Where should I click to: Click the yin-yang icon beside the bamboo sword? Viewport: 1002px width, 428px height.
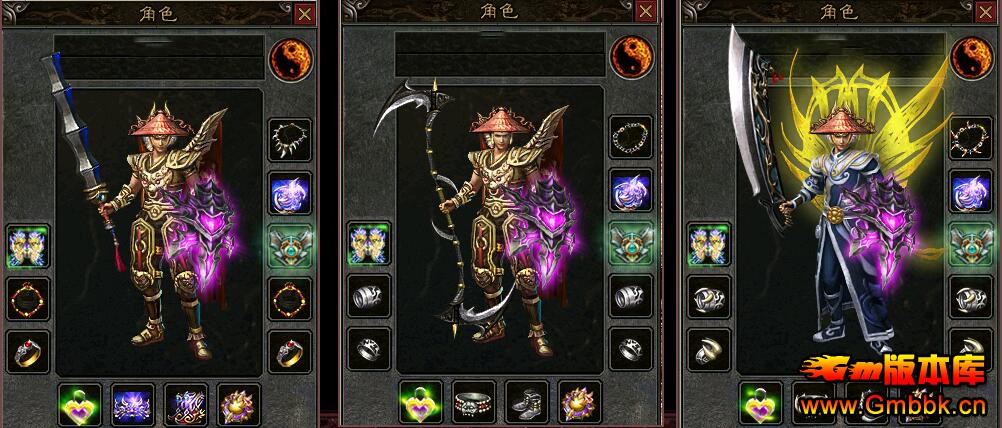click(289, 57)
